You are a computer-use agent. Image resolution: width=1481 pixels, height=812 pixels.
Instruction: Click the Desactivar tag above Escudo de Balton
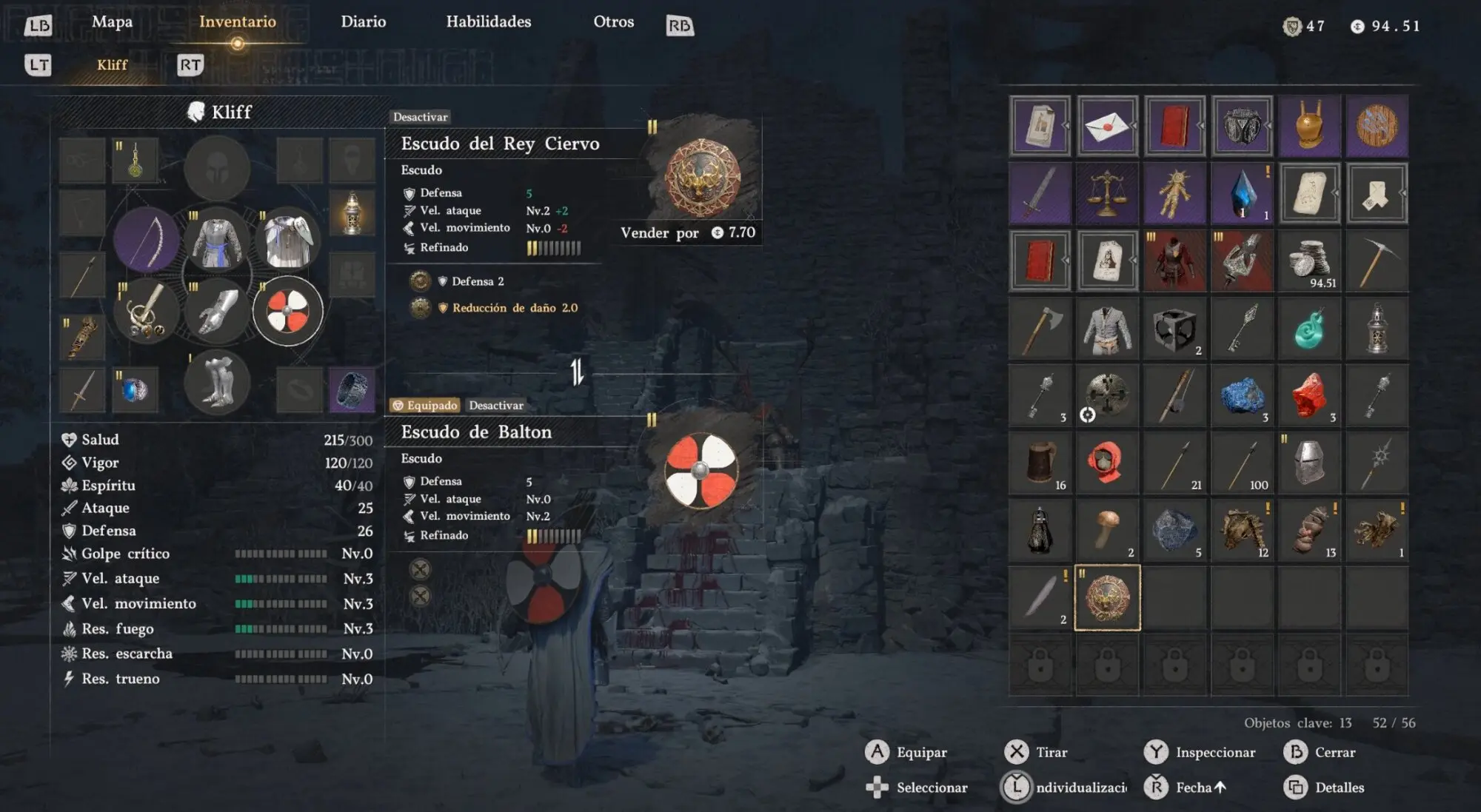(x=496, y=406)
